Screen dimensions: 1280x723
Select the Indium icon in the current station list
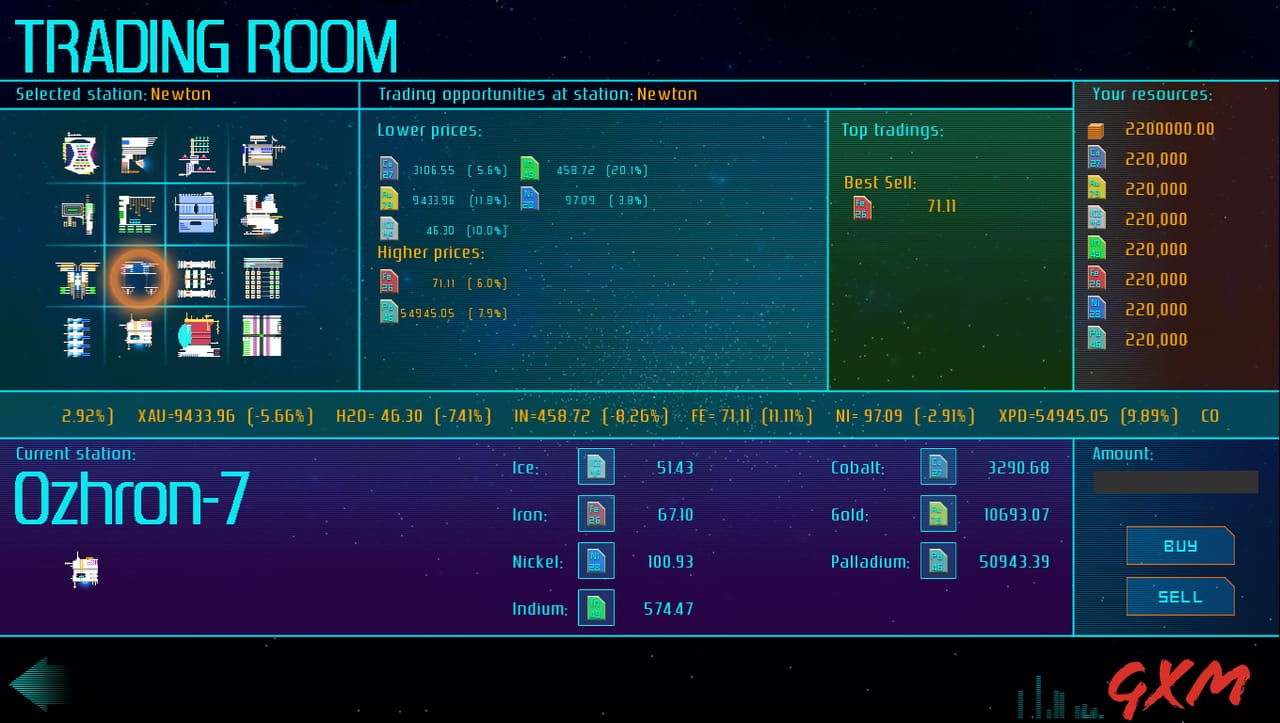[x=596, y=608]
